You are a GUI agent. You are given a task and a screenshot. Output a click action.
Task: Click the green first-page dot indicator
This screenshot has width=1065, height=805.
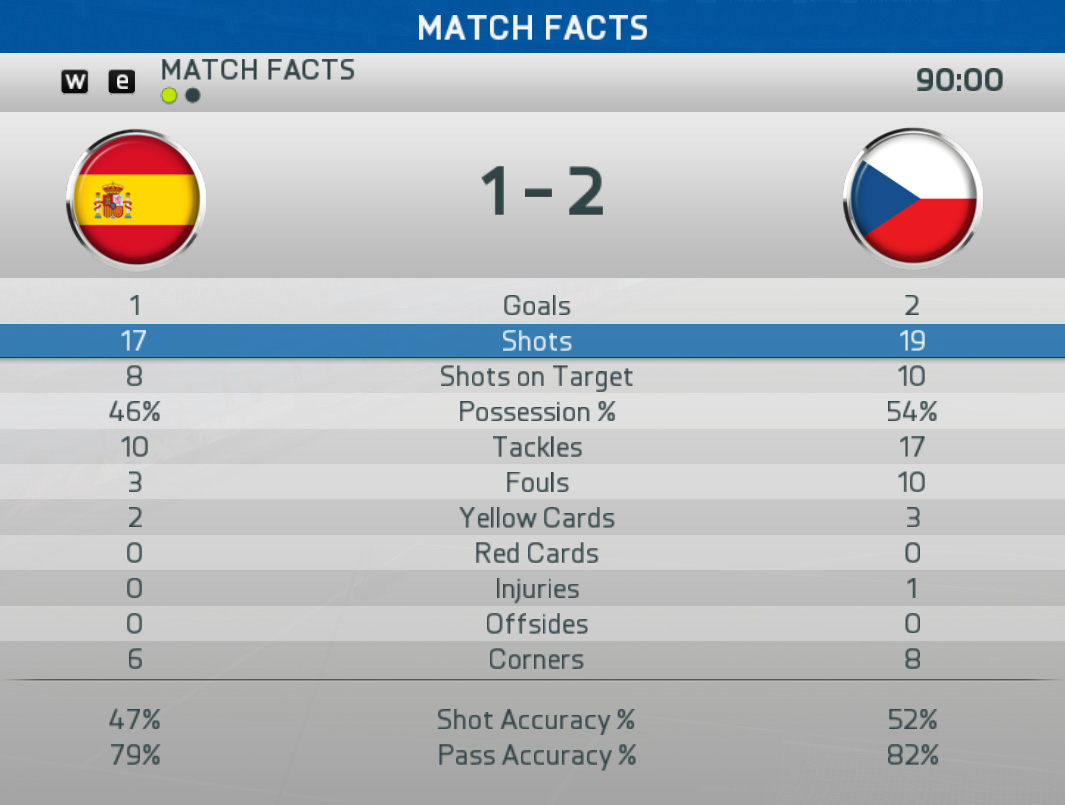point(169,95)
